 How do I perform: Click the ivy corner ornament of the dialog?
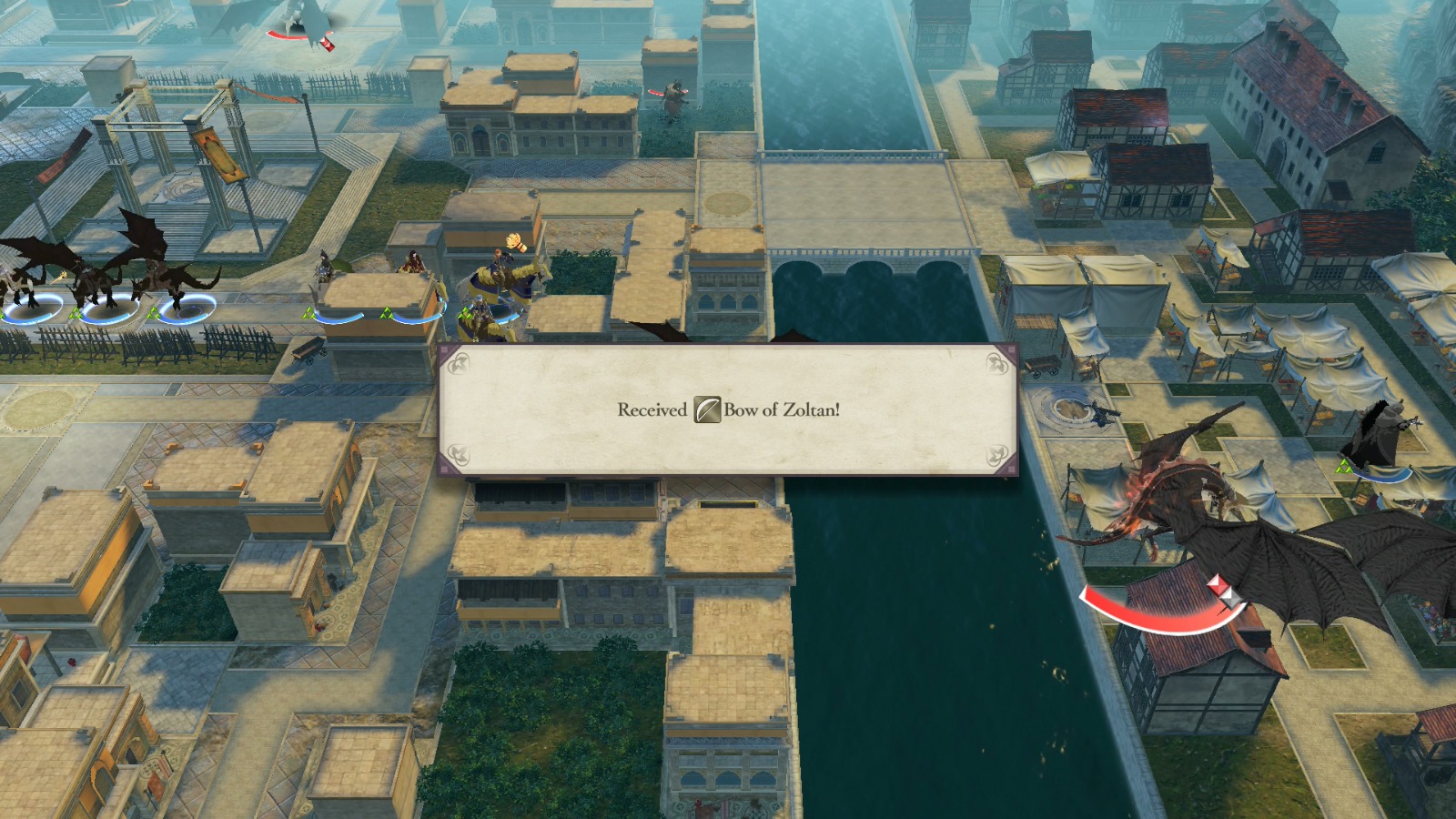460,361
